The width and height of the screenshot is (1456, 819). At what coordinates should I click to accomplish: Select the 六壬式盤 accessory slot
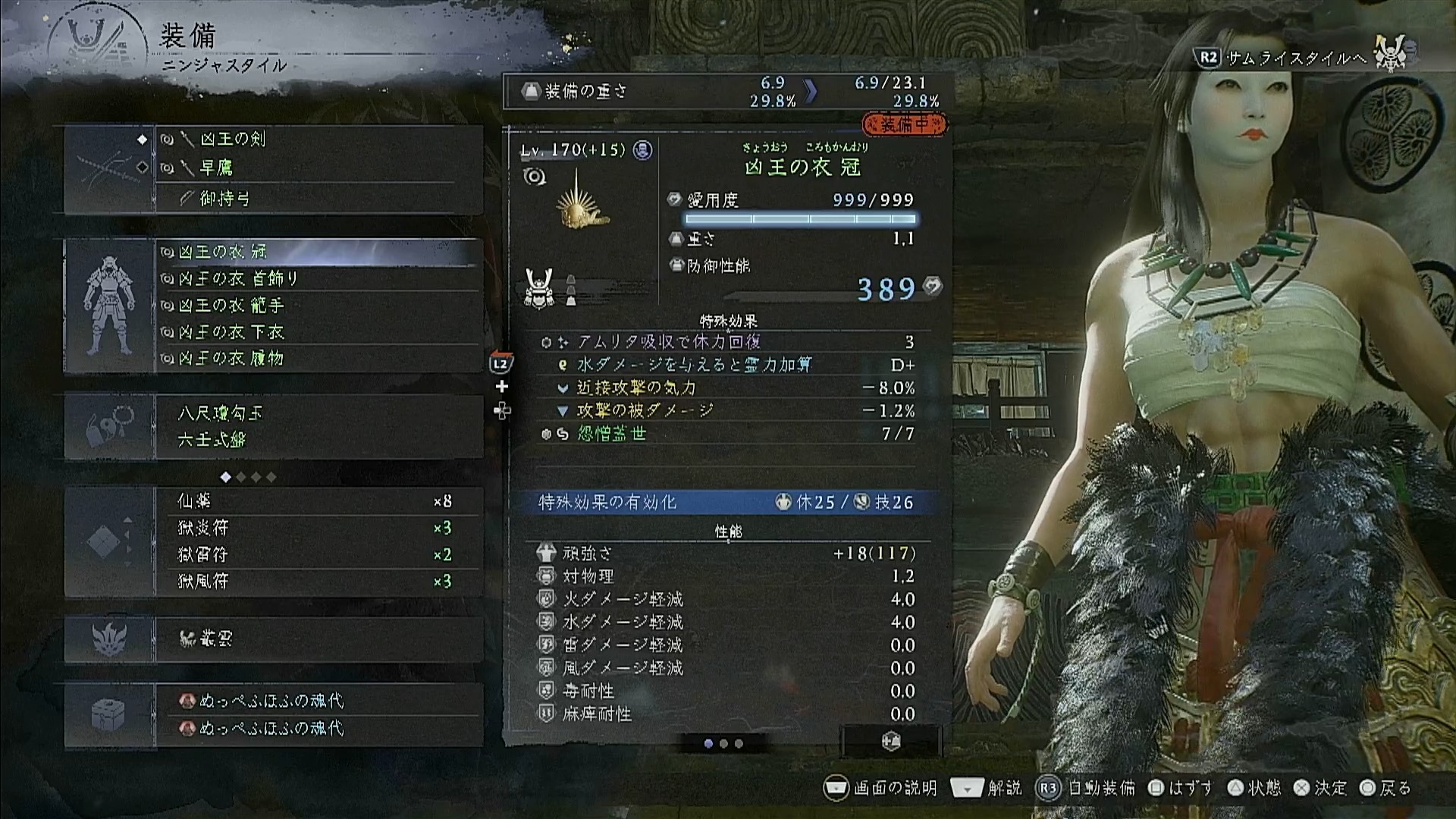point(318,440)
